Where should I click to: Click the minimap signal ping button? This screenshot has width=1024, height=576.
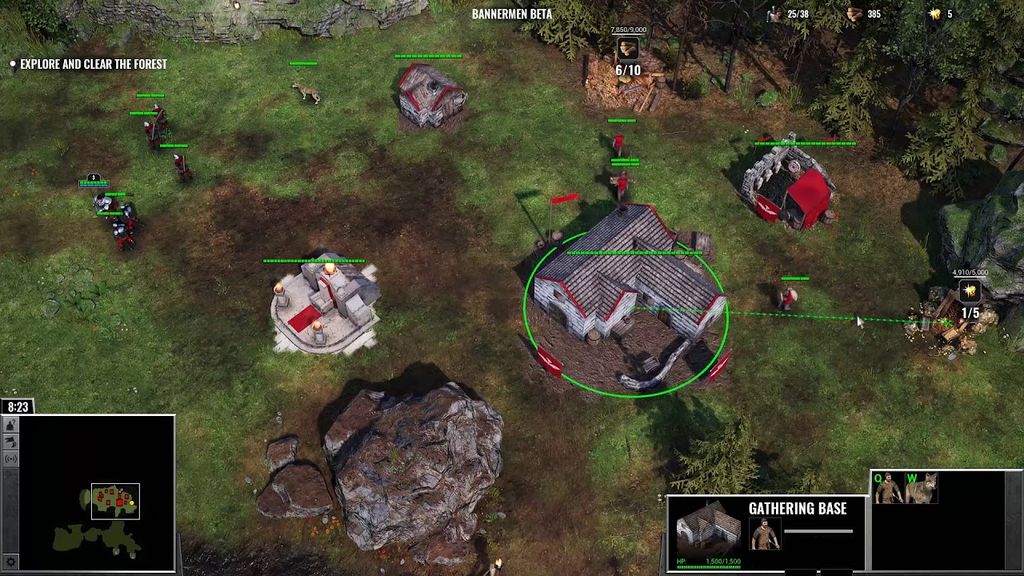11,459
